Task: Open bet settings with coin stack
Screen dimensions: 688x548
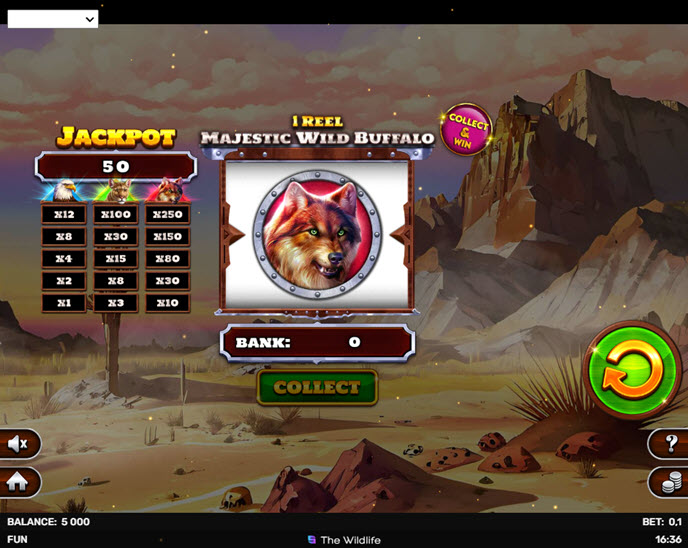Action: pyautogui.click(x=669, y=482)
